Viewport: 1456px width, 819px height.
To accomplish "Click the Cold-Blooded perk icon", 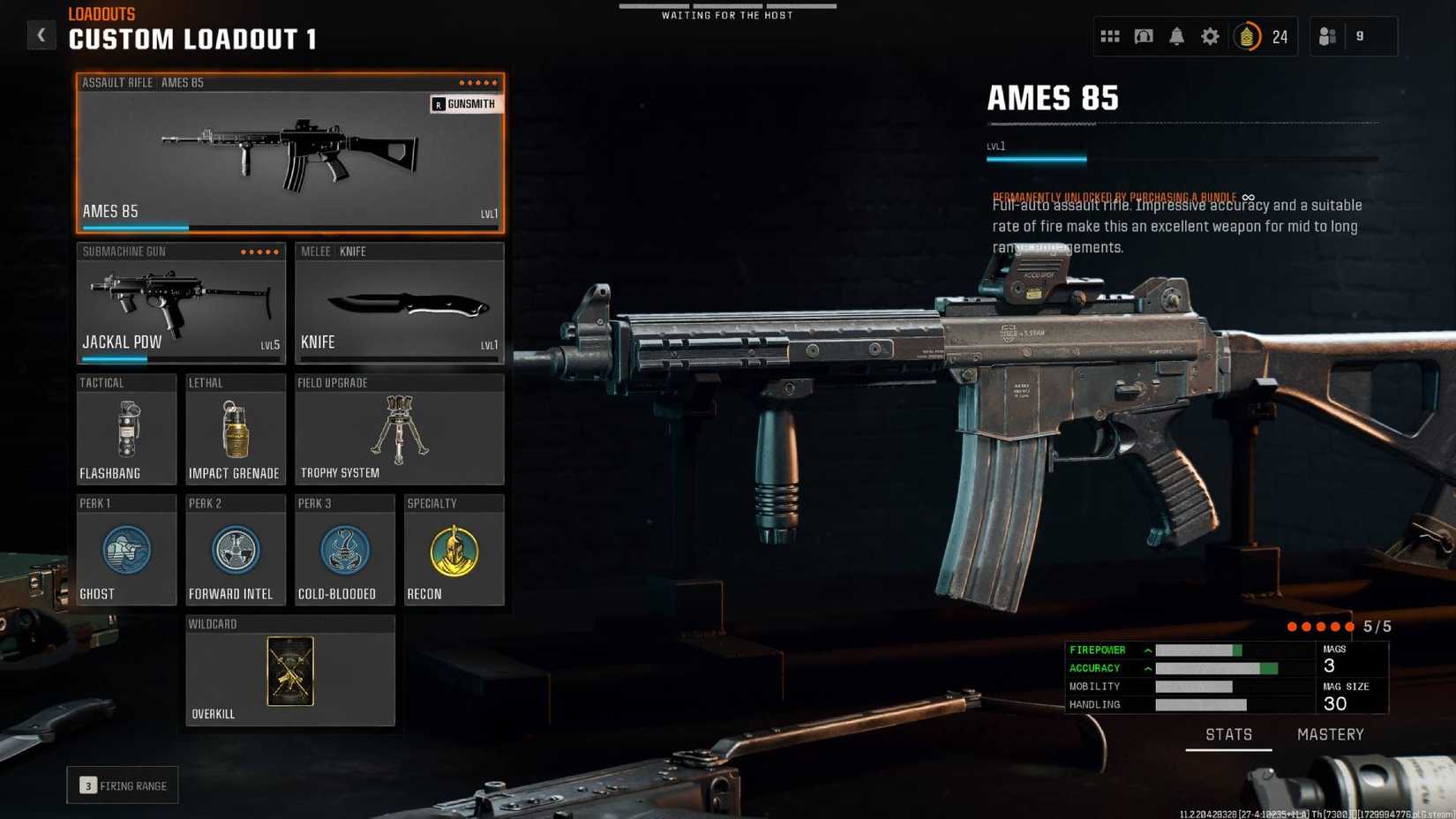I will 344,549.
